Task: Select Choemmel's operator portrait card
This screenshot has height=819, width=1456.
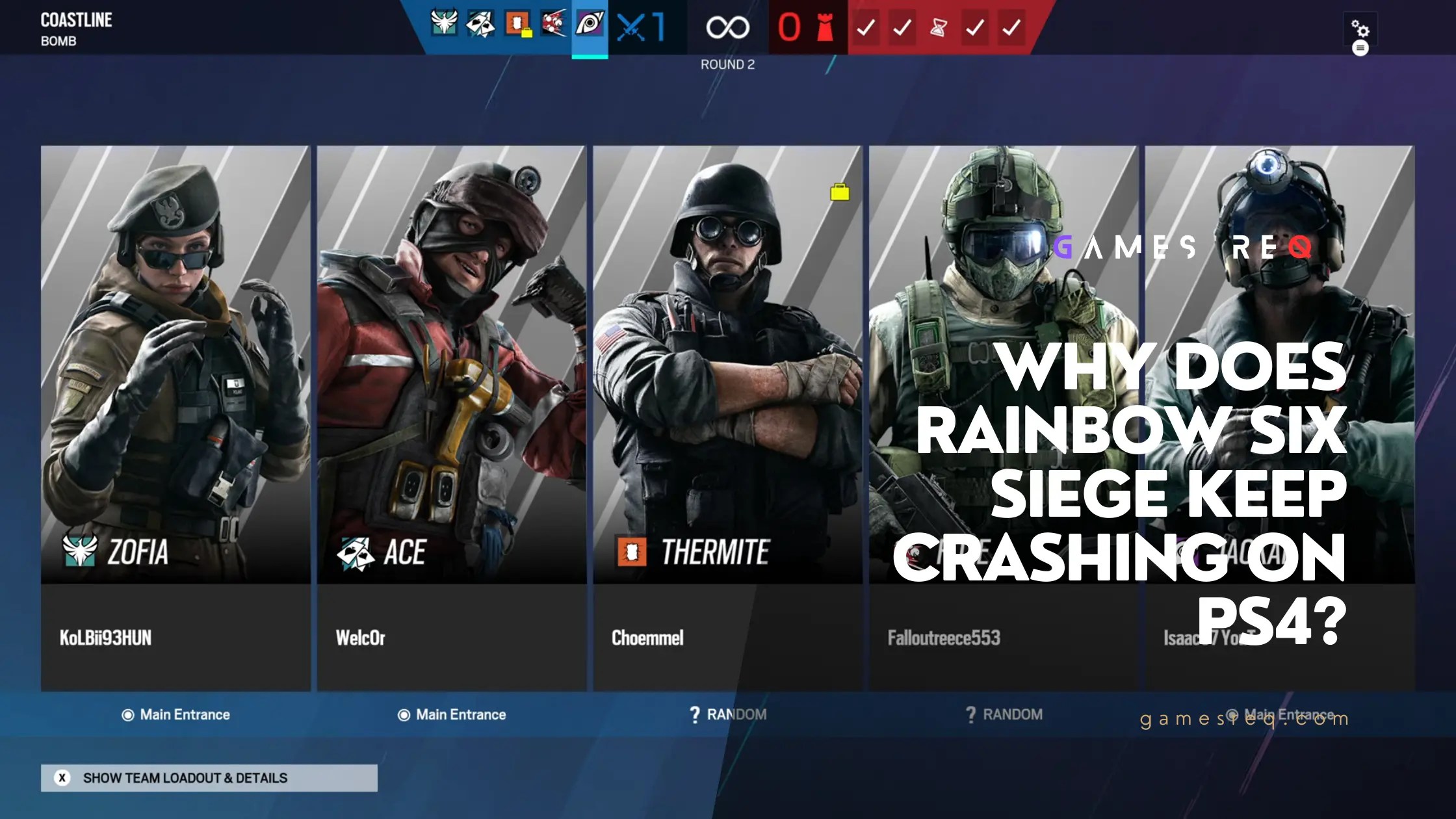Action: 728,390
